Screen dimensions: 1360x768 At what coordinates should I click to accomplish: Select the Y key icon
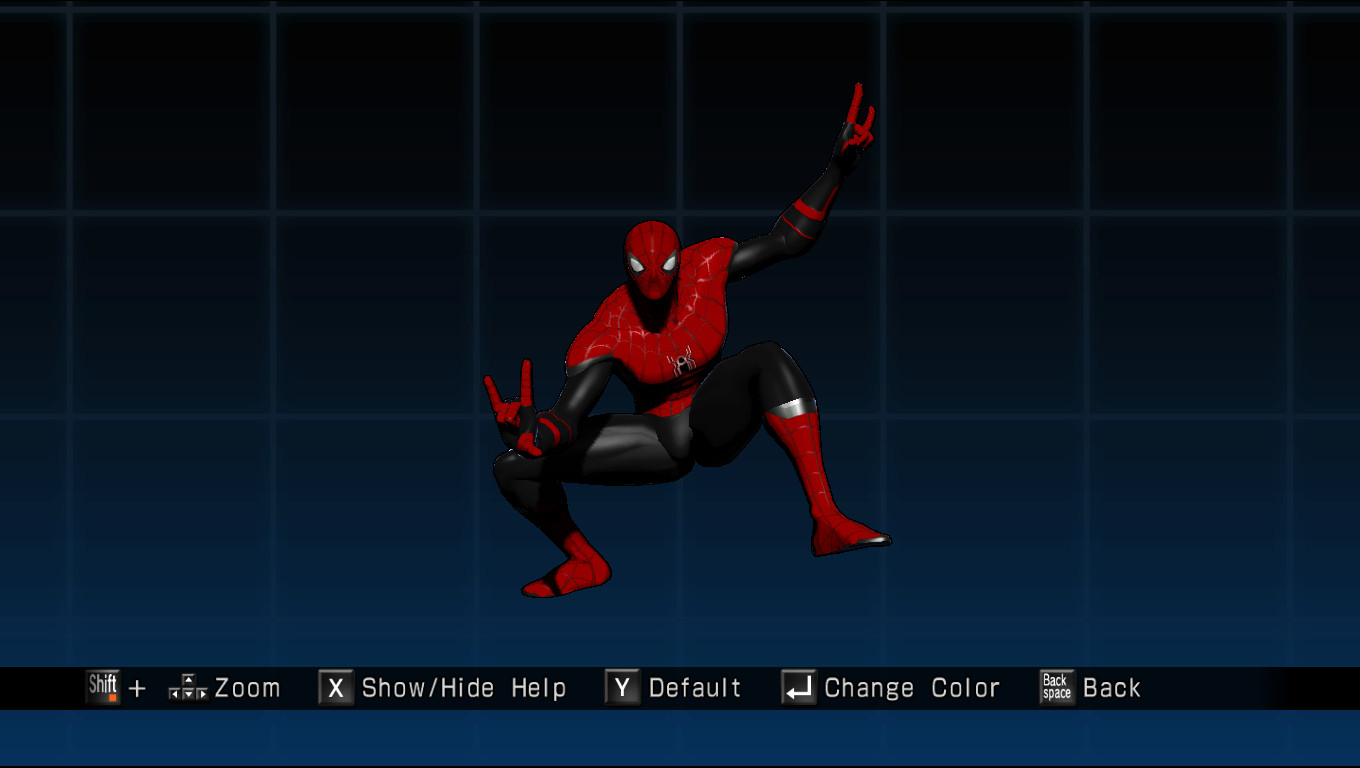(621, 687)
